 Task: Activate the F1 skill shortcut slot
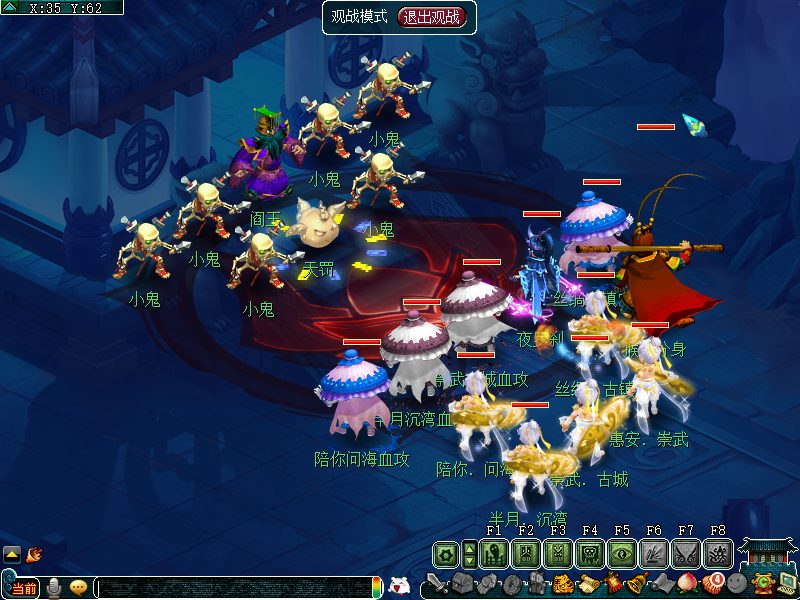[x=493, y=554]
